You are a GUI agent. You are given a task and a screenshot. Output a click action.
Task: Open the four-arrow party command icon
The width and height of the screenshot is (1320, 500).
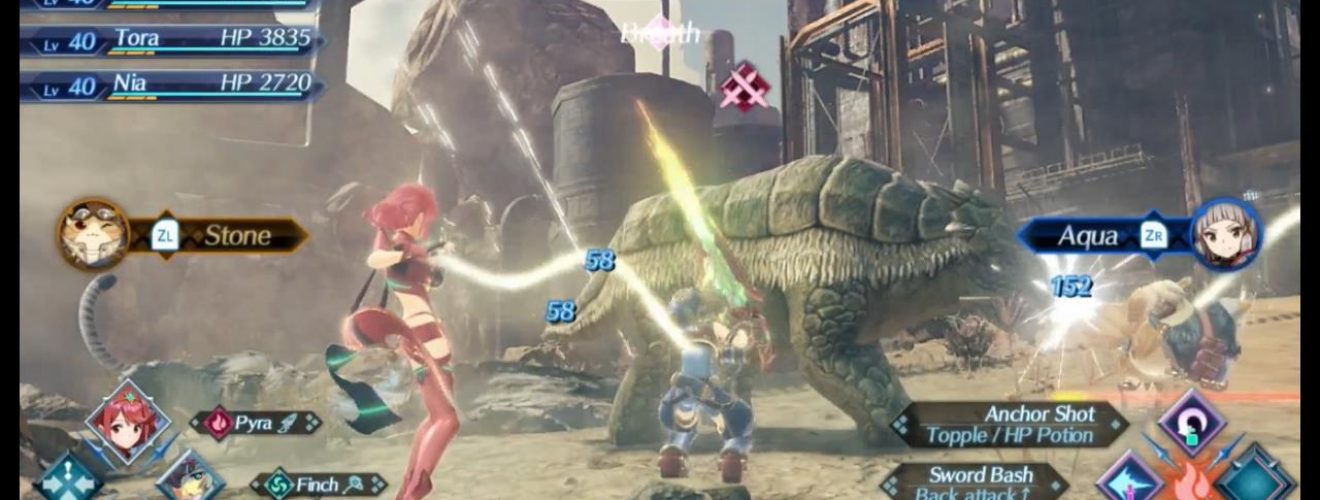(68, 481)
